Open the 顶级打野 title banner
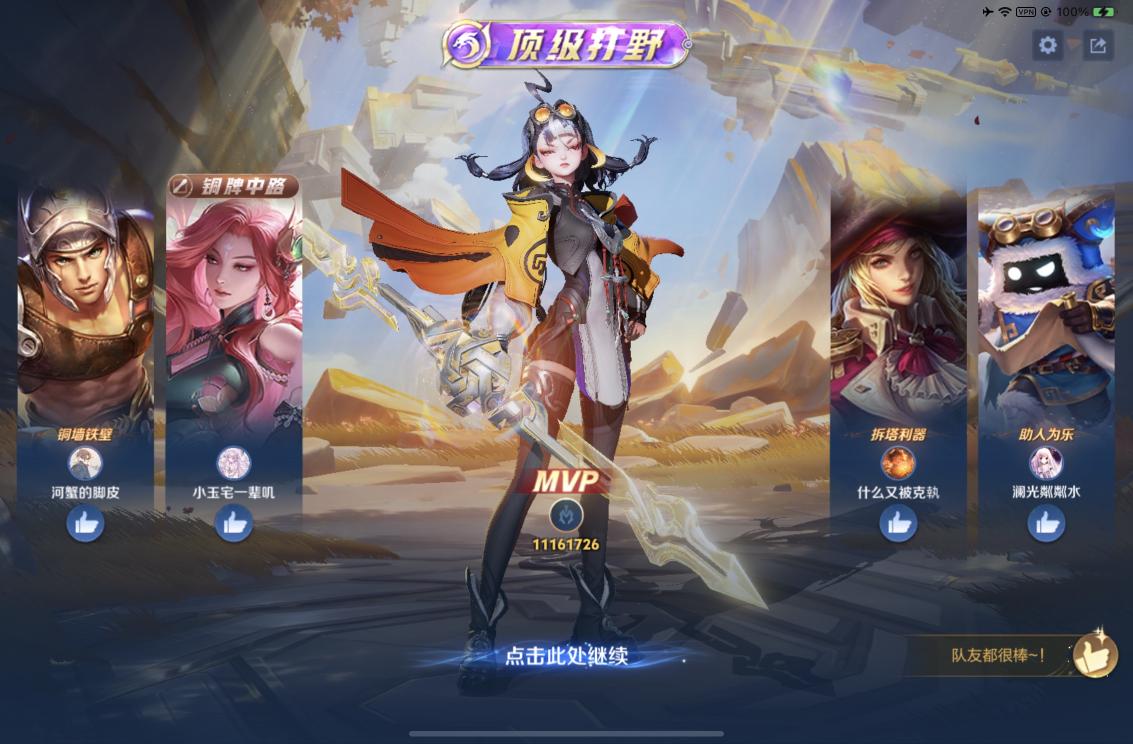The width and height of the screenshot is (1133, 744). (x=566, y=45)
